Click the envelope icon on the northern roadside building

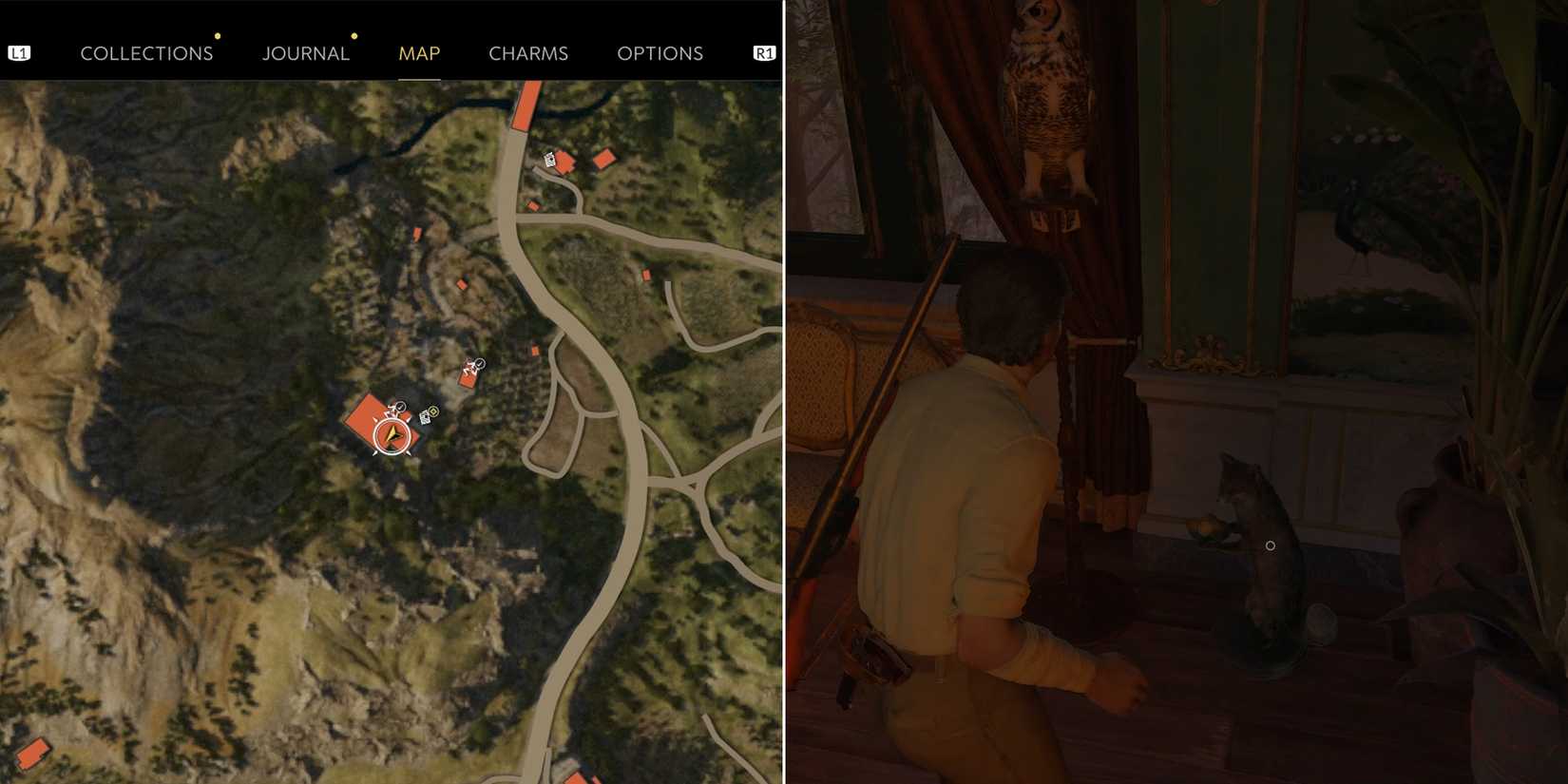549,160
